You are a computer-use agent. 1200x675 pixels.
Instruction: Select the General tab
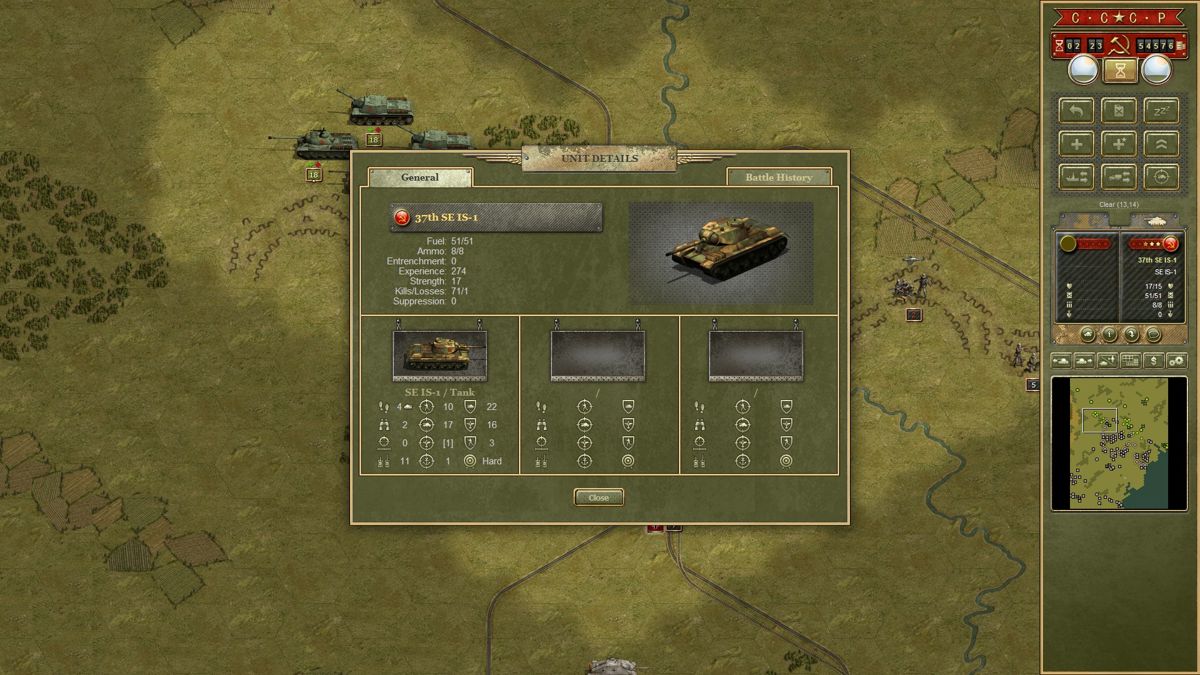[420, 177]
